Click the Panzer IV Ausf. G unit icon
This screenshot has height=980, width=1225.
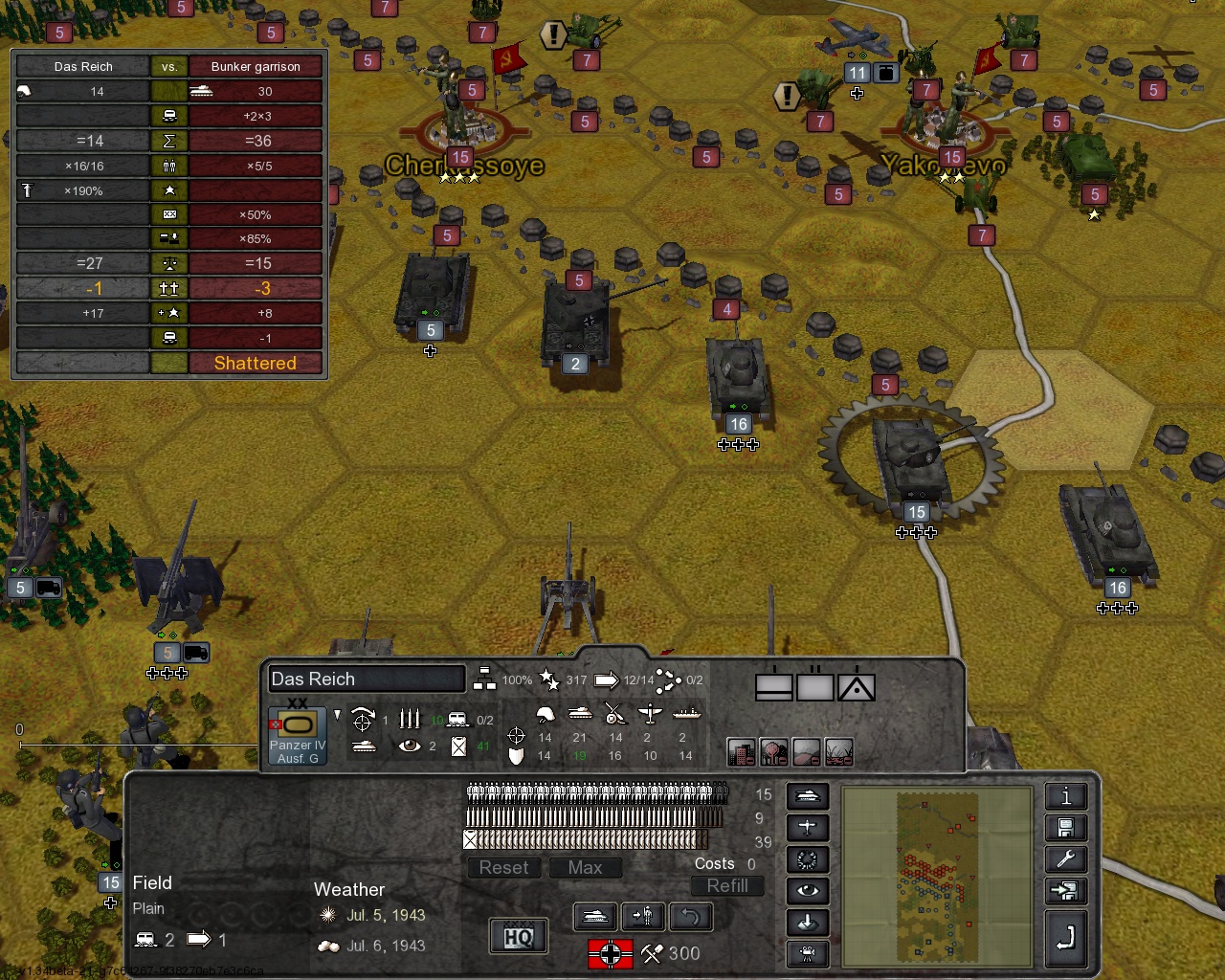pyautogui.click(x=297, y=735)
